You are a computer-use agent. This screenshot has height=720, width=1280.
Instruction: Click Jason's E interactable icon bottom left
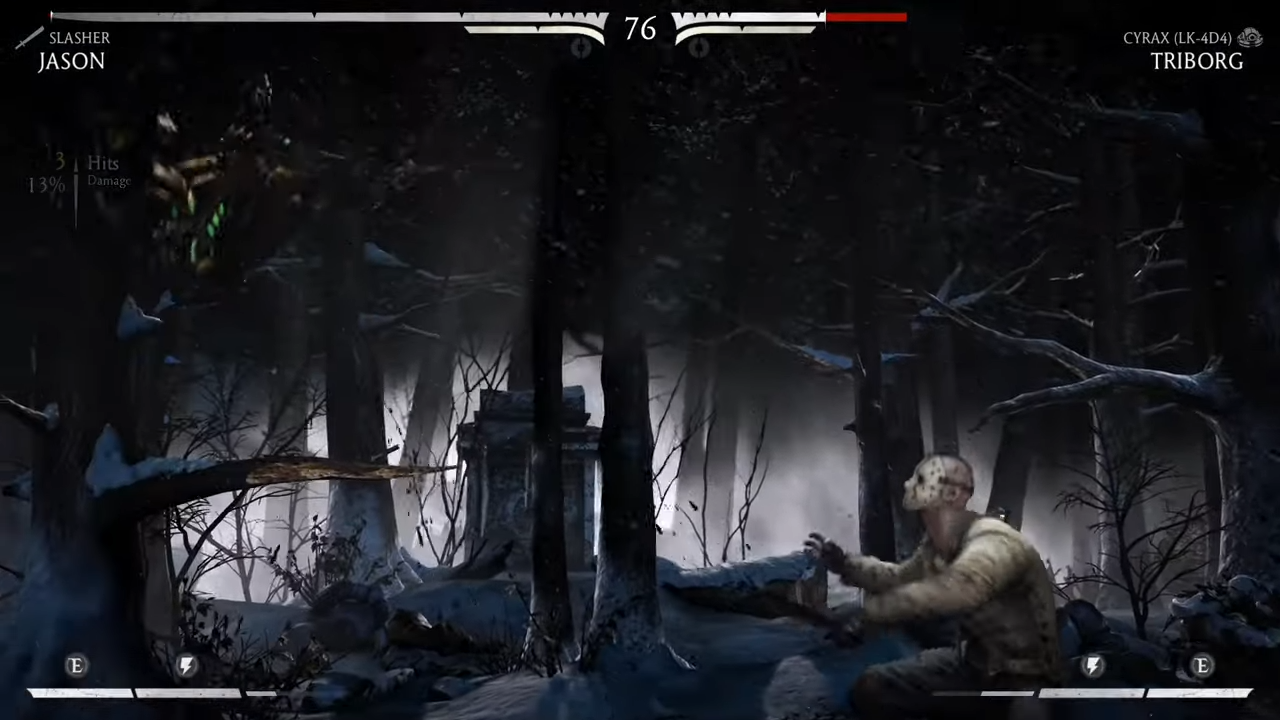[x=75, y=666]
